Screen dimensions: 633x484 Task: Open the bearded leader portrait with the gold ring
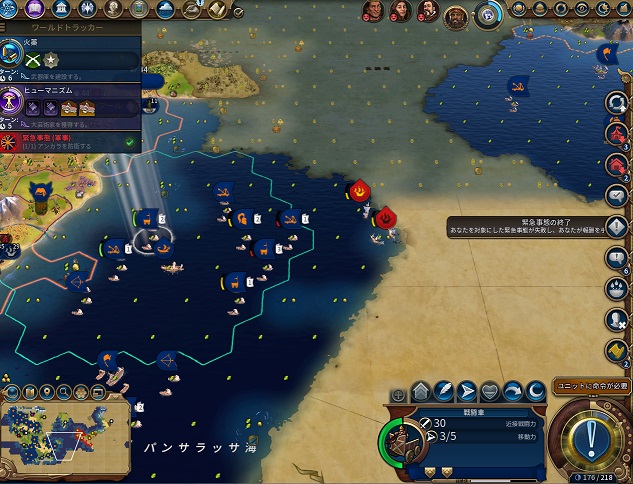[456, 15]
